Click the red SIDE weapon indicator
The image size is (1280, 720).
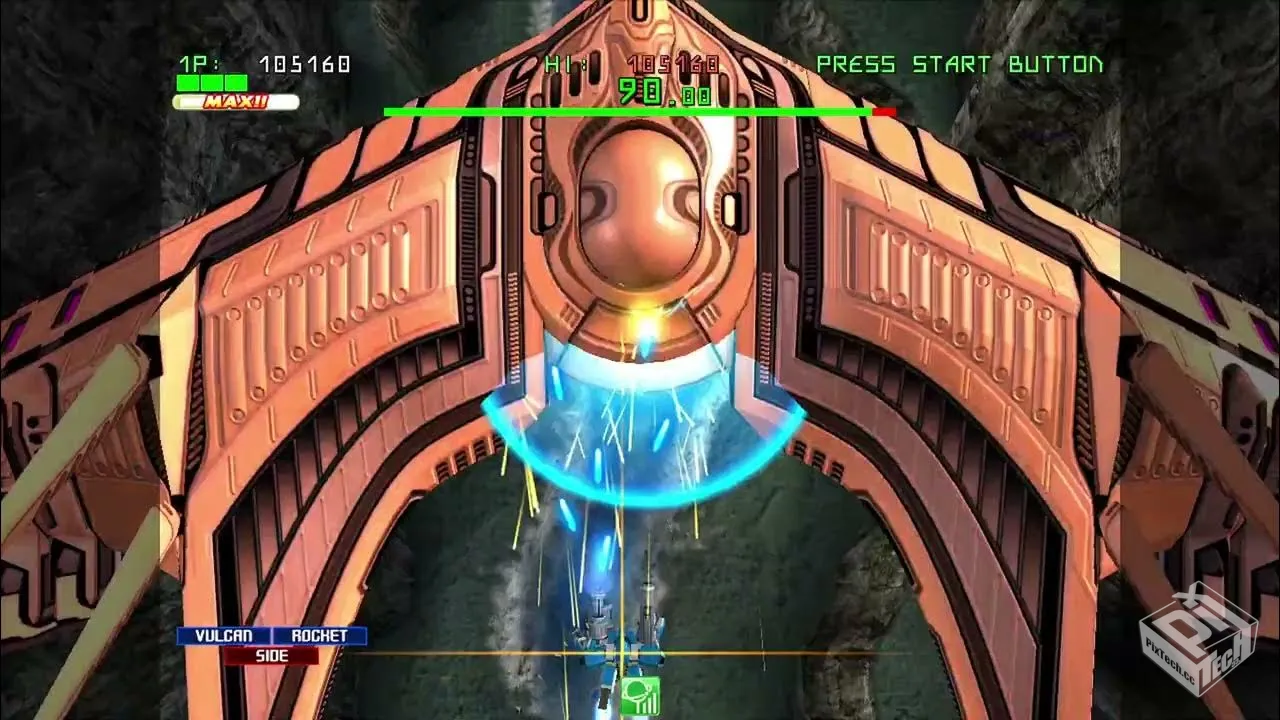coord(271,656)
